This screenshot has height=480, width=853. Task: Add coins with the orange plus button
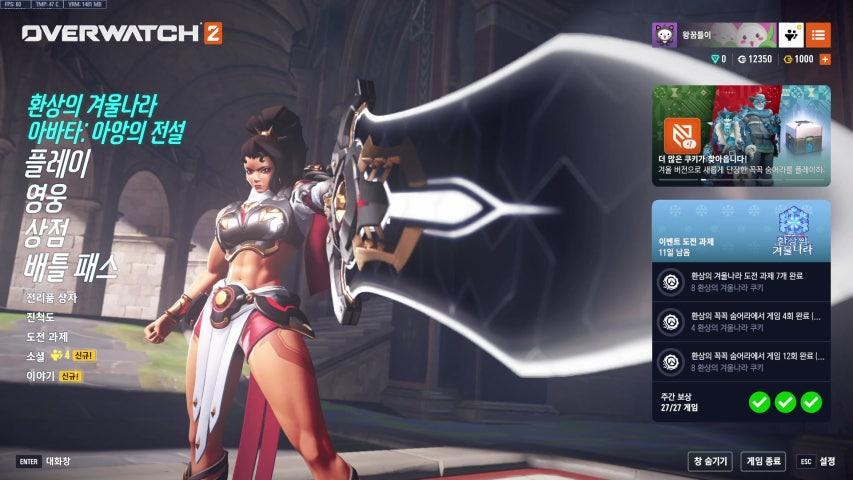click(825, 60)
